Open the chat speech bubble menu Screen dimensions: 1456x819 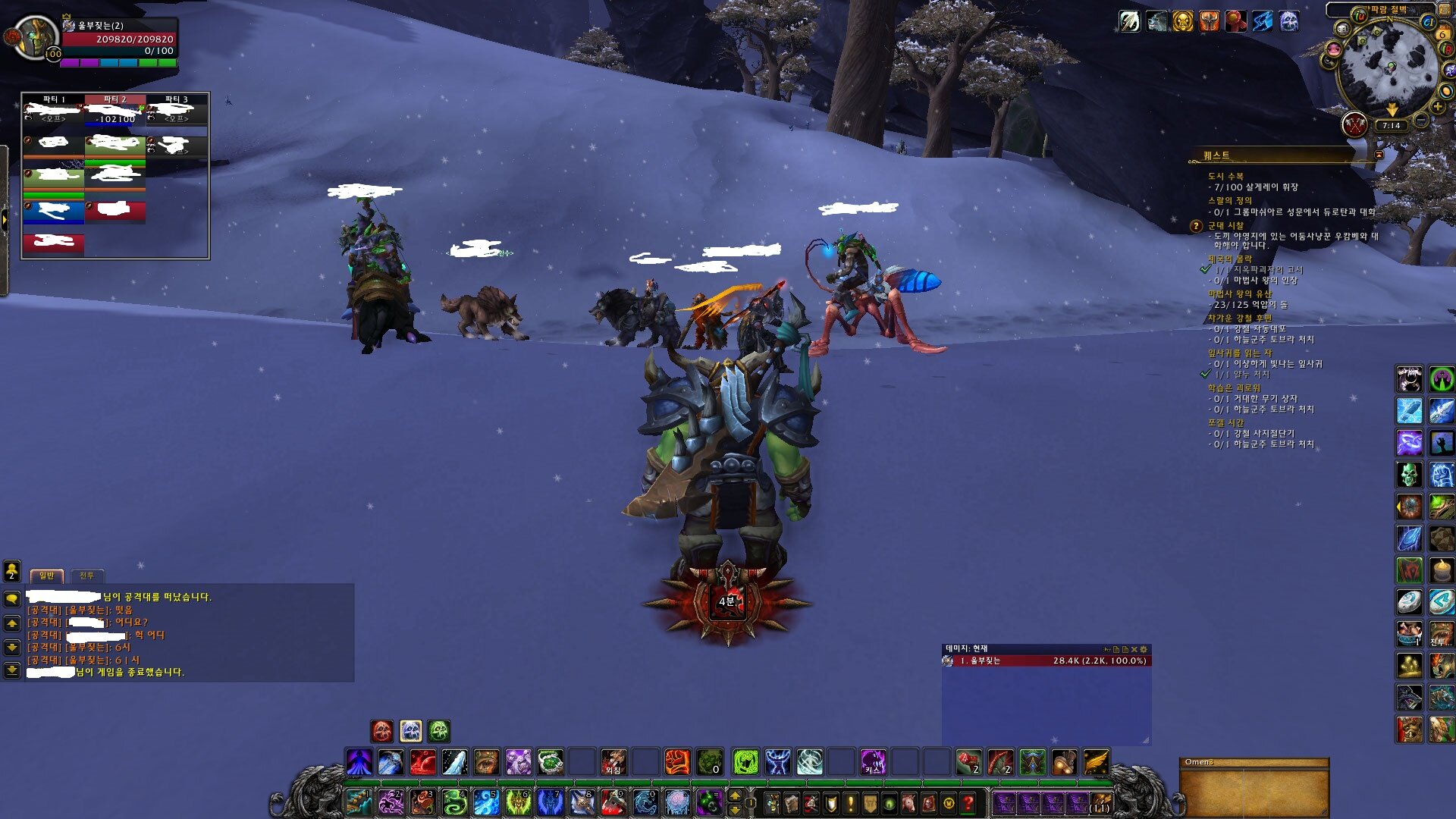coord(12,599)
